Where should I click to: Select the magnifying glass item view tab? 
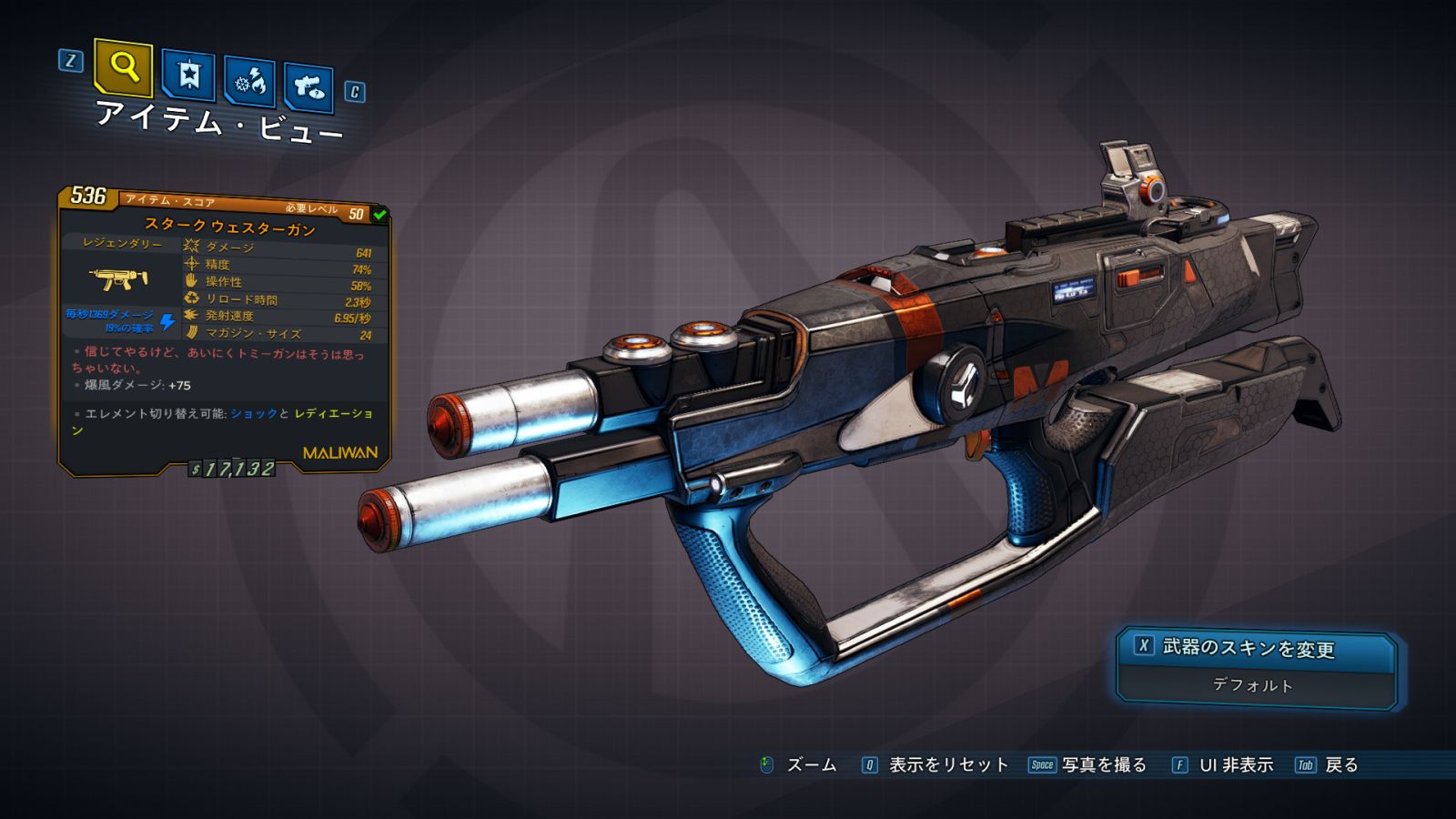pyautogui.click(x=123, y=67)
